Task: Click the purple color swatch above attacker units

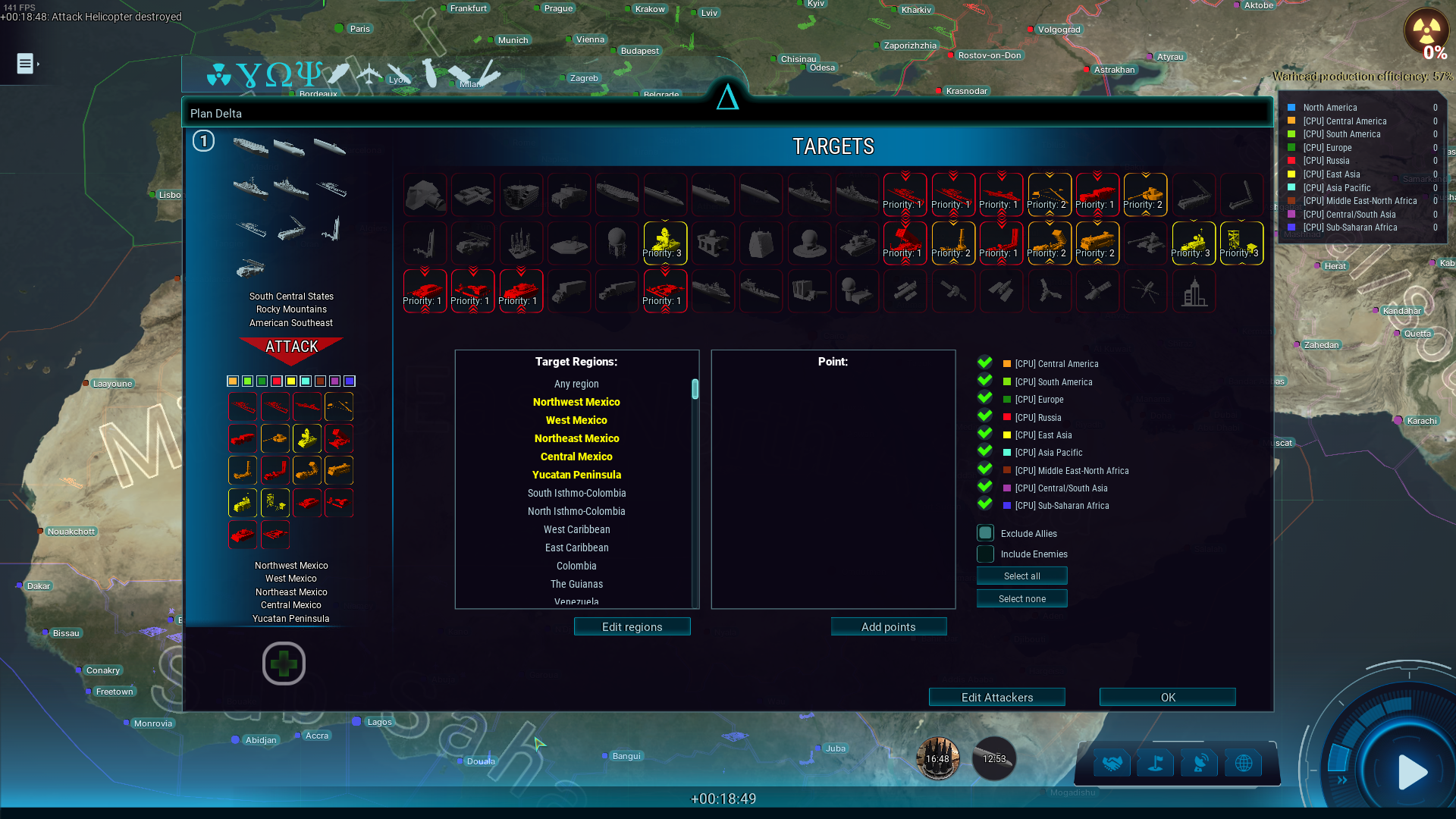Action: 334,381
